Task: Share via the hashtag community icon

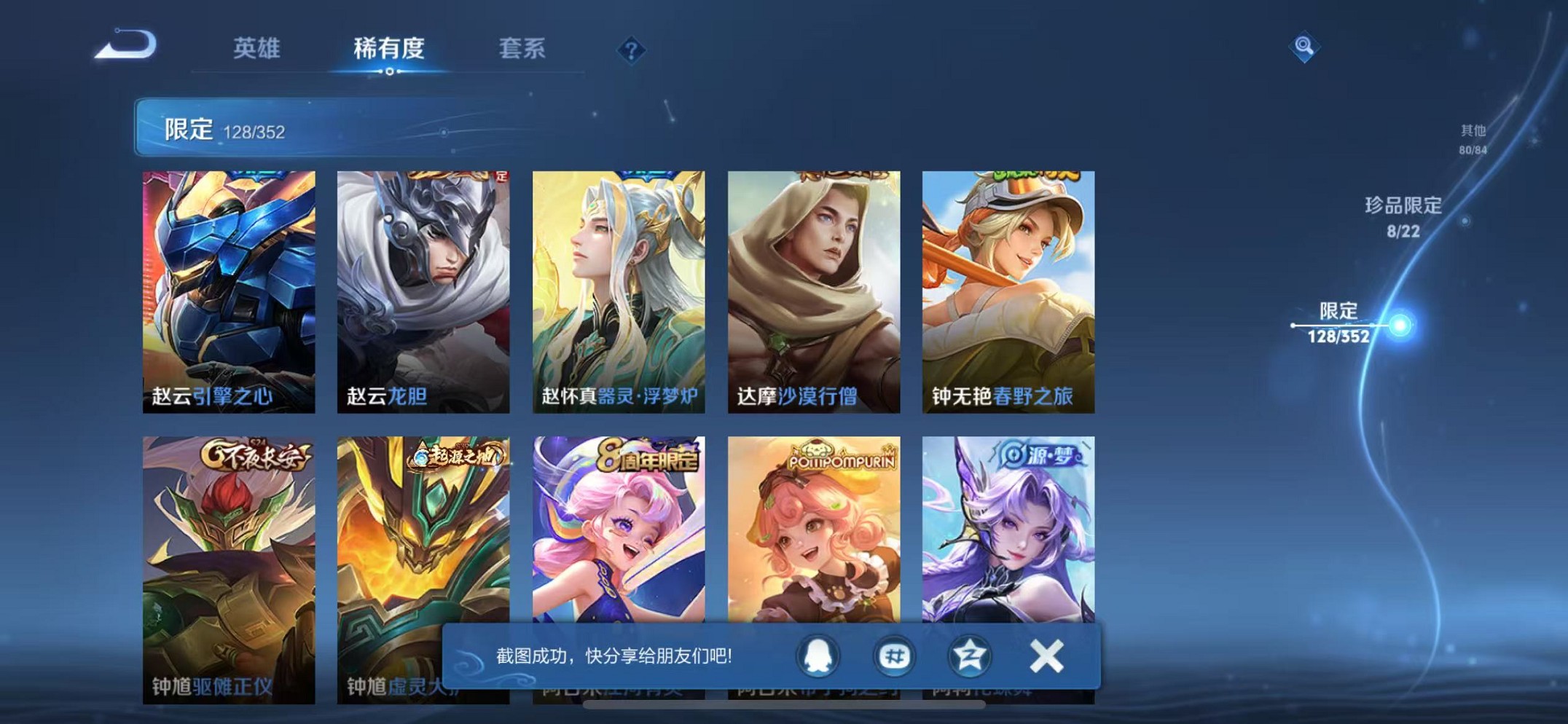Action: tap(895, 656)
